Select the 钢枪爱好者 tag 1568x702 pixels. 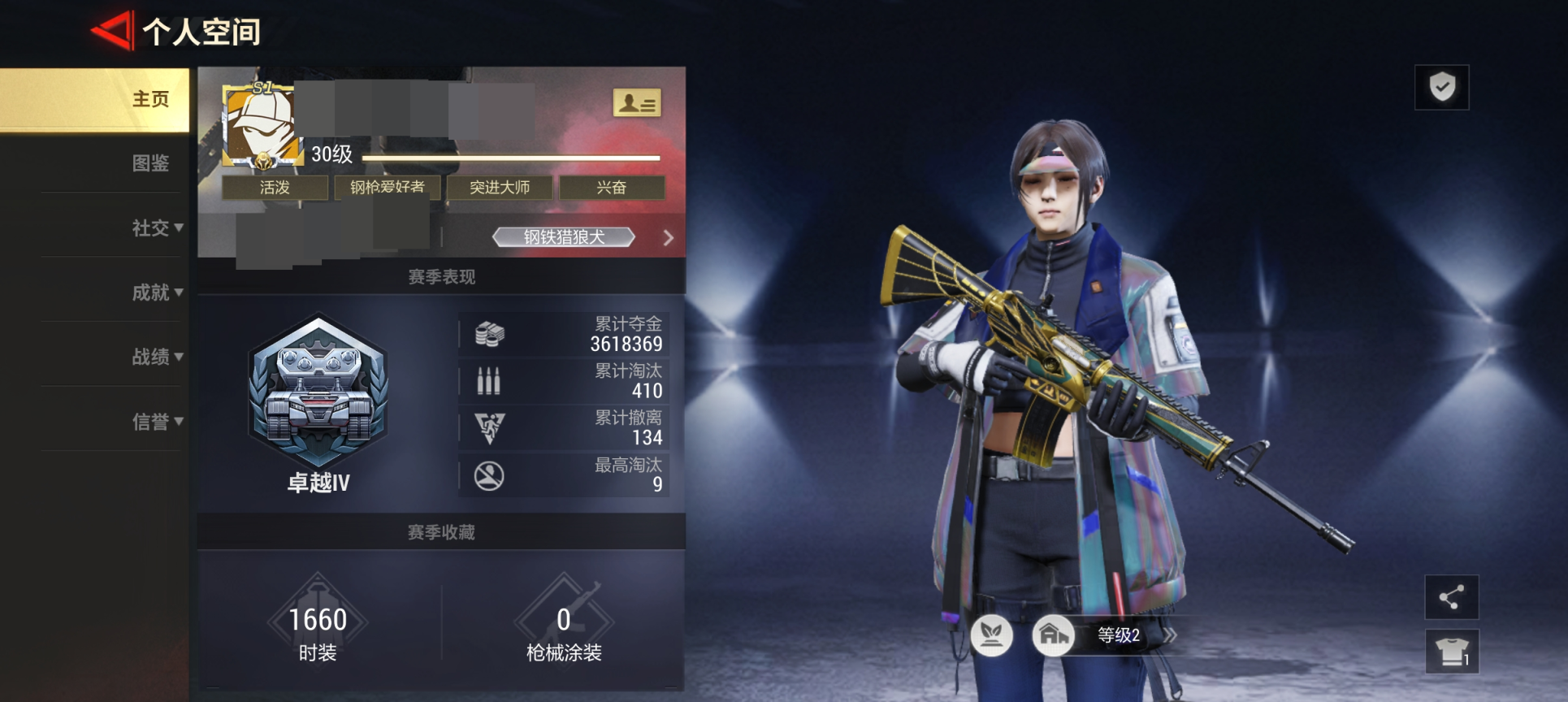[387, 188]
